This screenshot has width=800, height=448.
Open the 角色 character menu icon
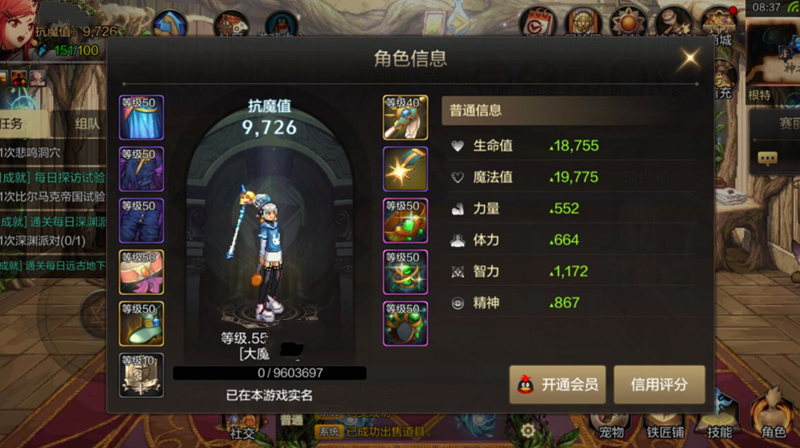pyautogui.click(x=773, y=421)
